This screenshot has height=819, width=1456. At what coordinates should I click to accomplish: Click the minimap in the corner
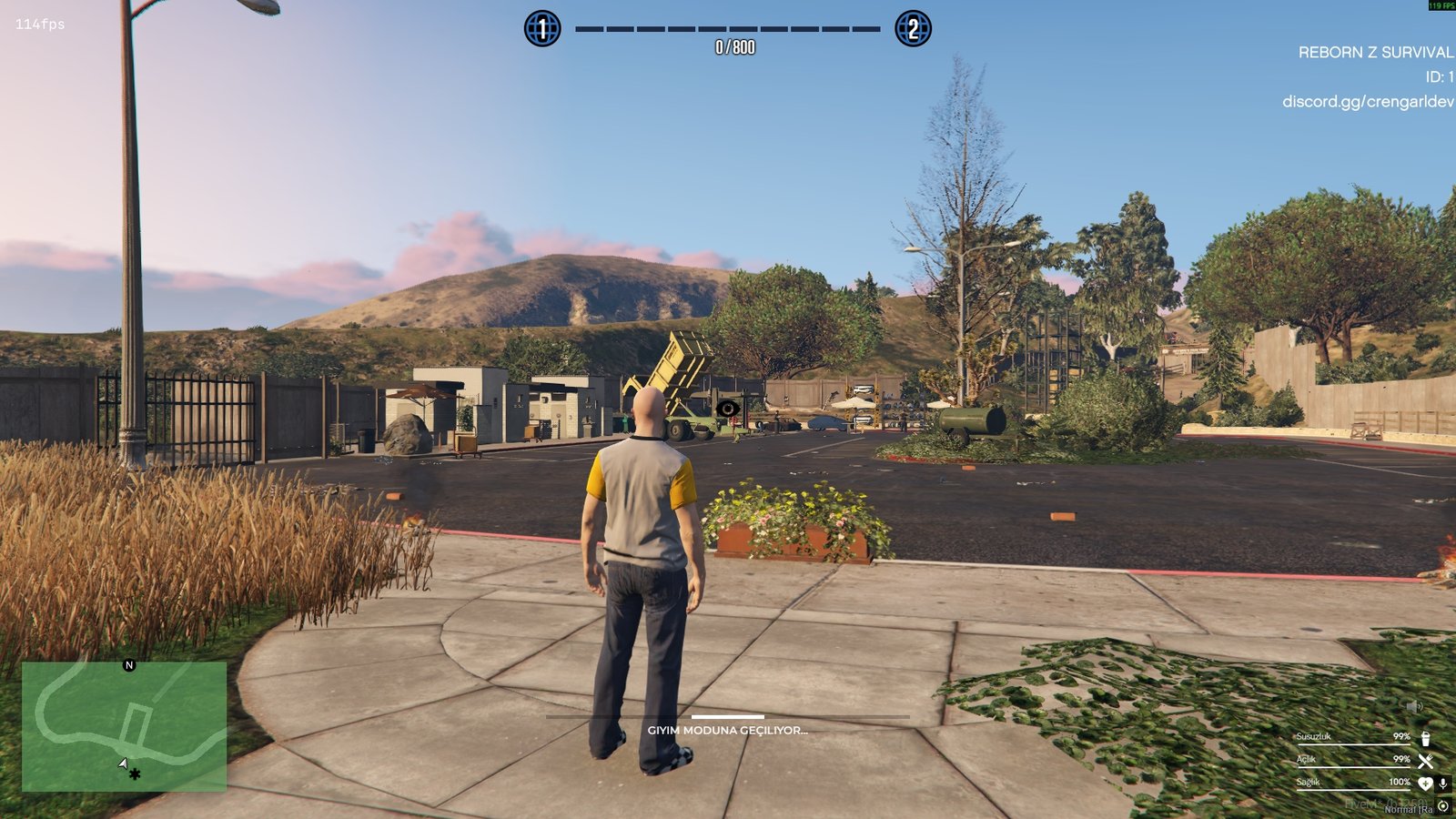click(124, 726)
